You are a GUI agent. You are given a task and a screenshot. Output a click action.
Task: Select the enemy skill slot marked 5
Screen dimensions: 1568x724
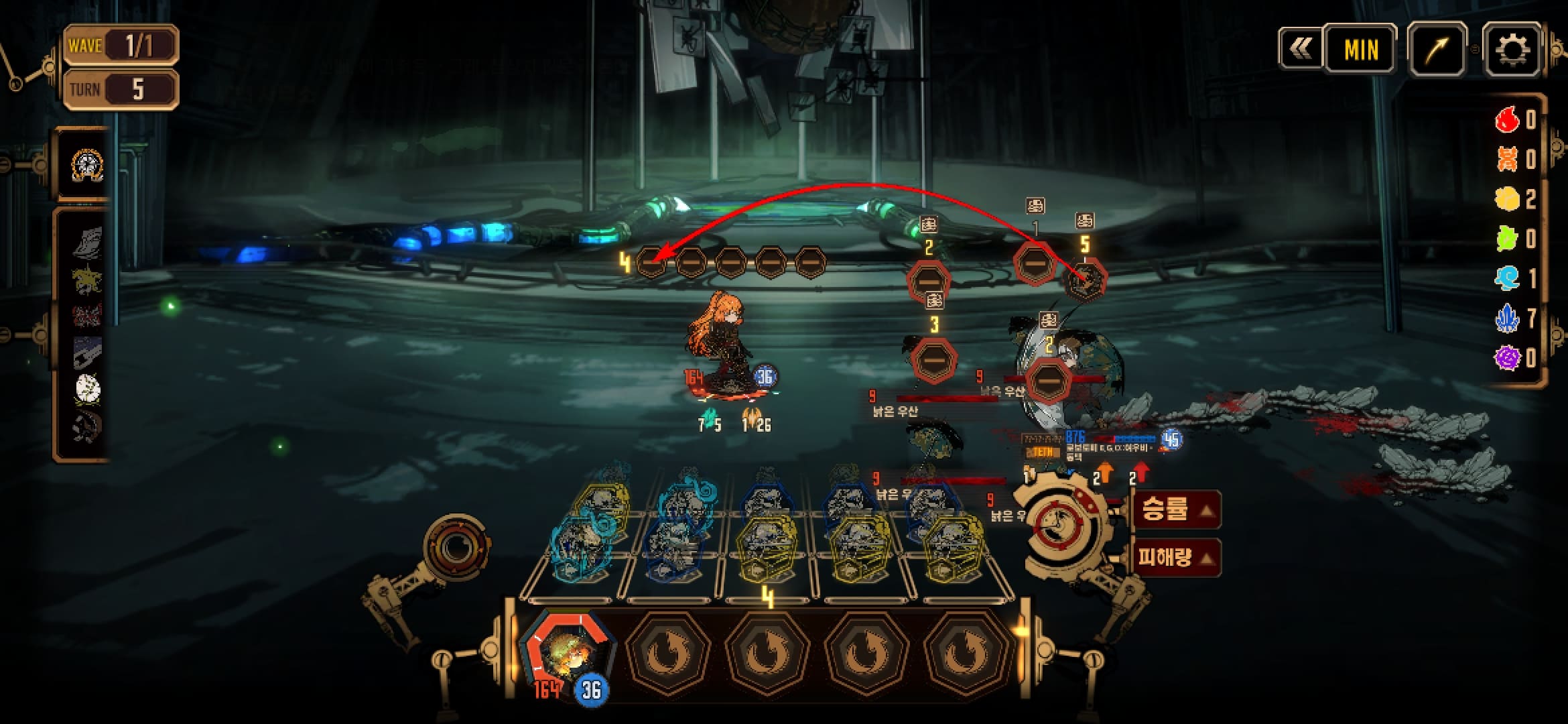pyautogui.click(x=1085, y=280)
